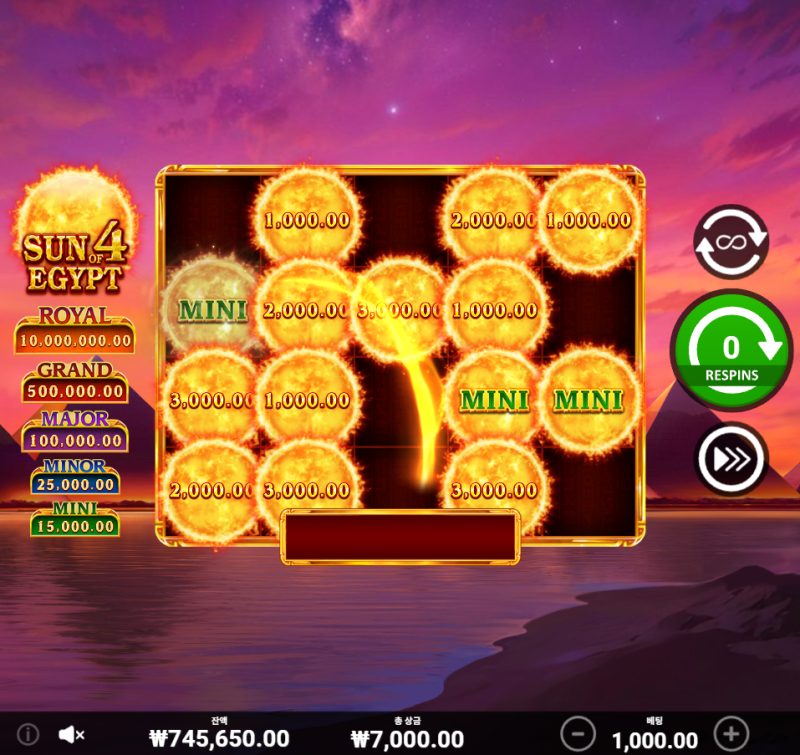Click the green Respins spin button
The image size is (800, 755).
coord(731,352)
